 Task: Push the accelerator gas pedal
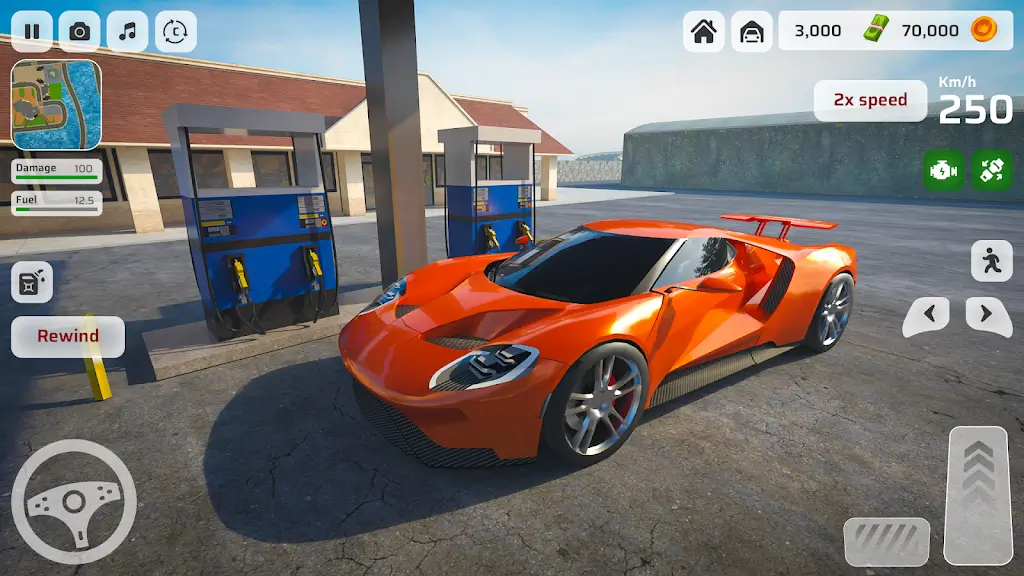coord(977,495)
